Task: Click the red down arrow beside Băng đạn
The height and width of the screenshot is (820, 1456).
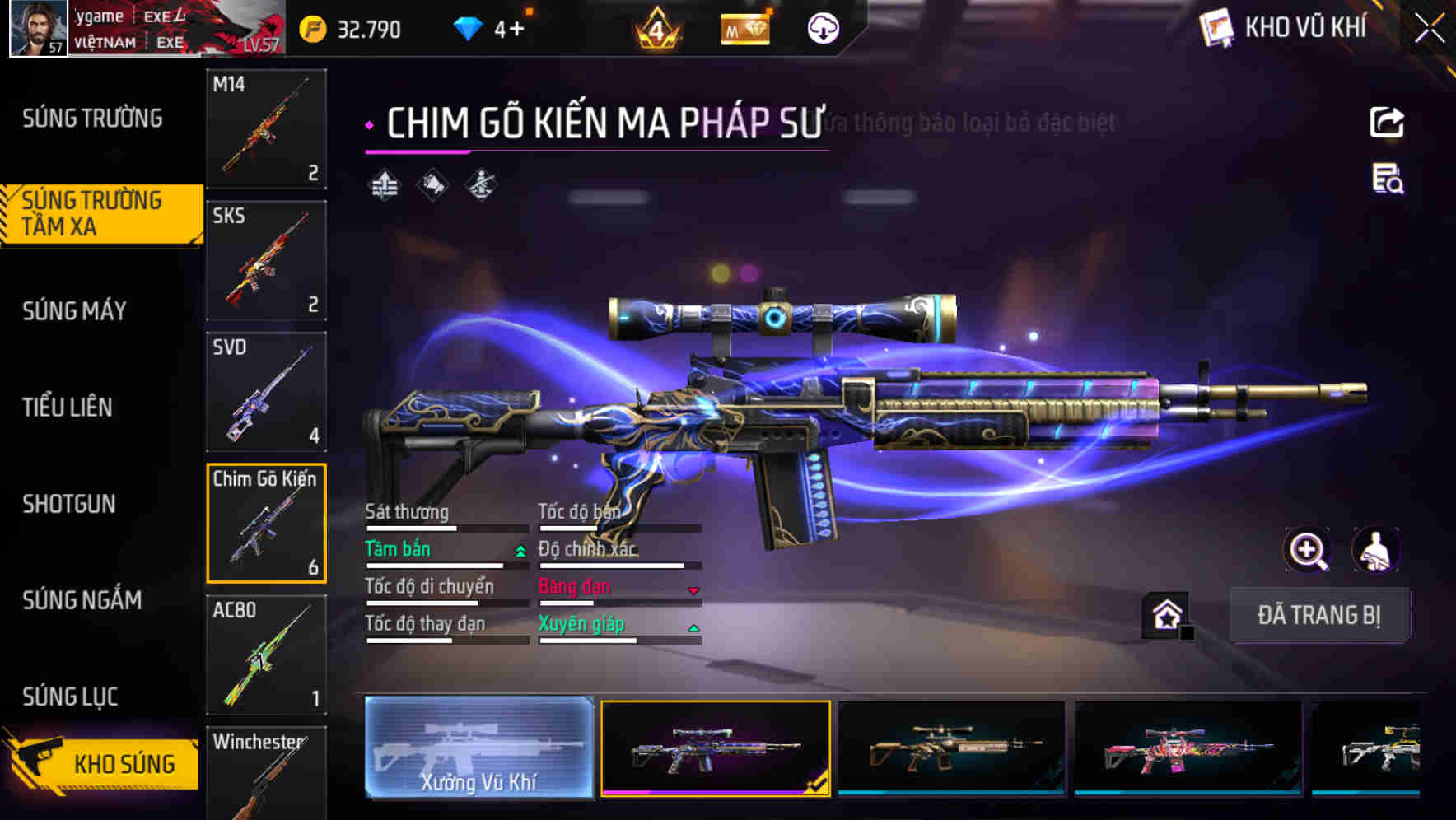Action: pos(694,589)
